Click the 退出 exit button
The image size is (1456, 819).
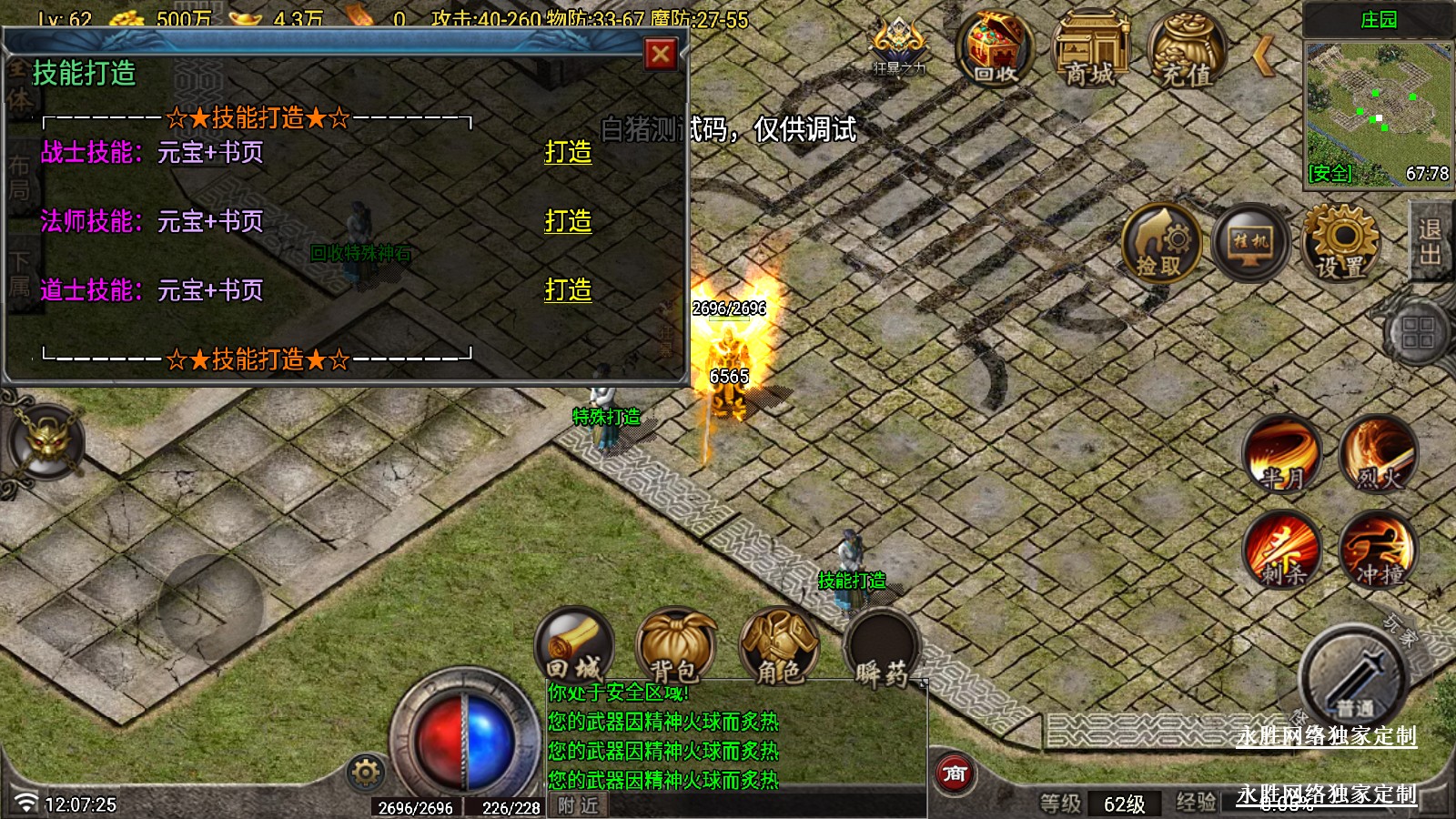point(1430,241)
